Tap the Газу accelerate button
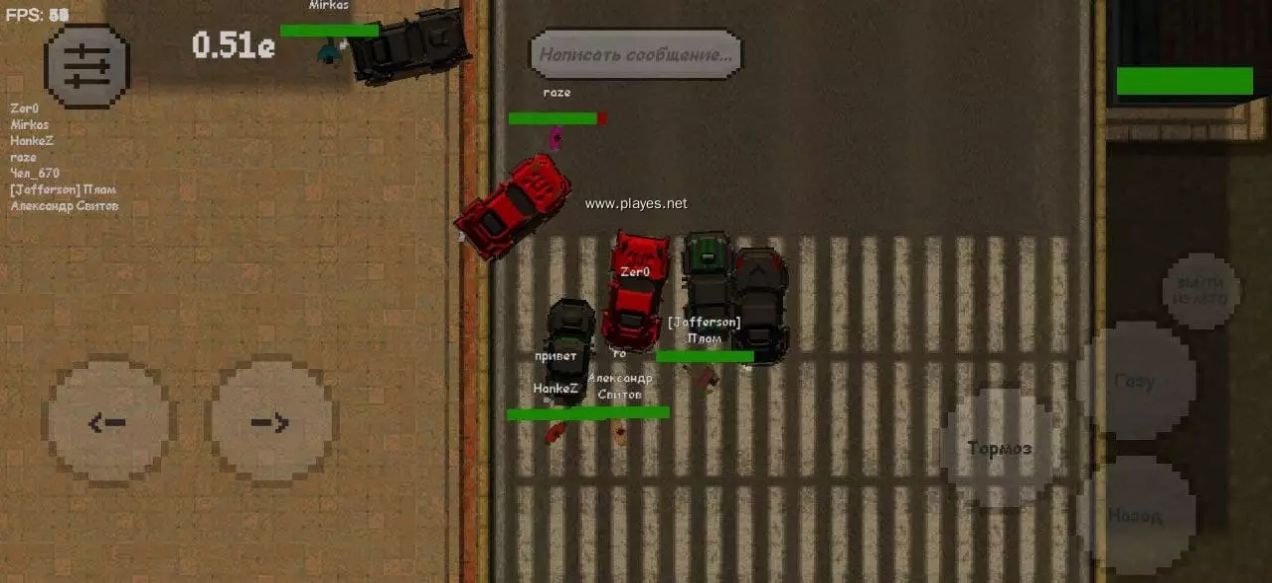The width and height of the screenshot is (1272, 583). 1137,380
